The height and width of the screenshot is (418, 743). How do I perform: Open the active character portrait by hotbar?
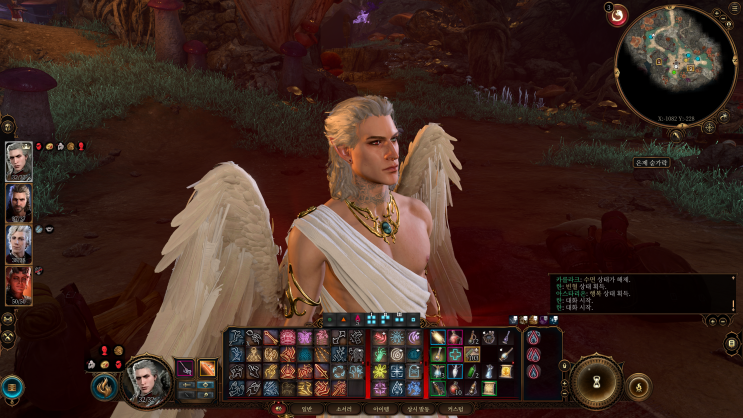(x=148, y=381)
